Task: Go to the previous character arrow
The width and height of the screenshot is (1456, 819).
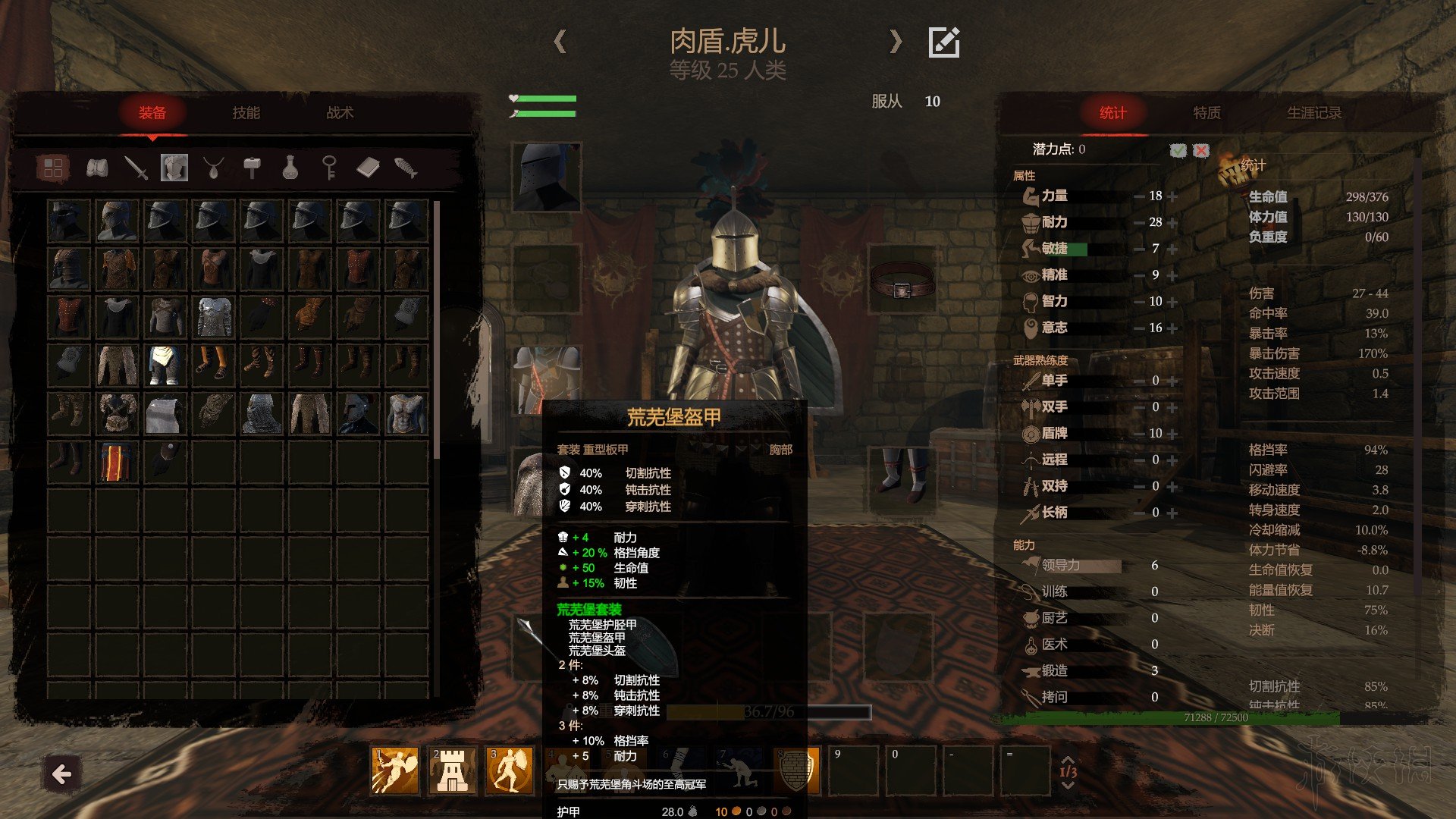Action: tap(560, 41)
